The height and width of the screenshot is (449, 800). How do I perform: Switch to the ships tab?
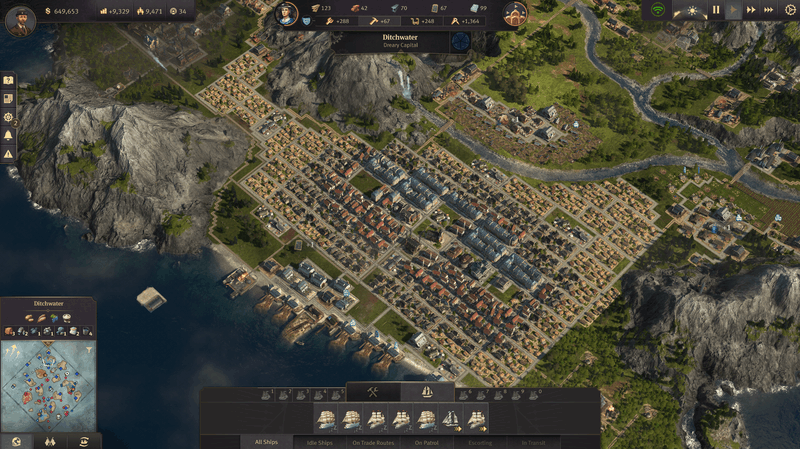click(427, 392)
